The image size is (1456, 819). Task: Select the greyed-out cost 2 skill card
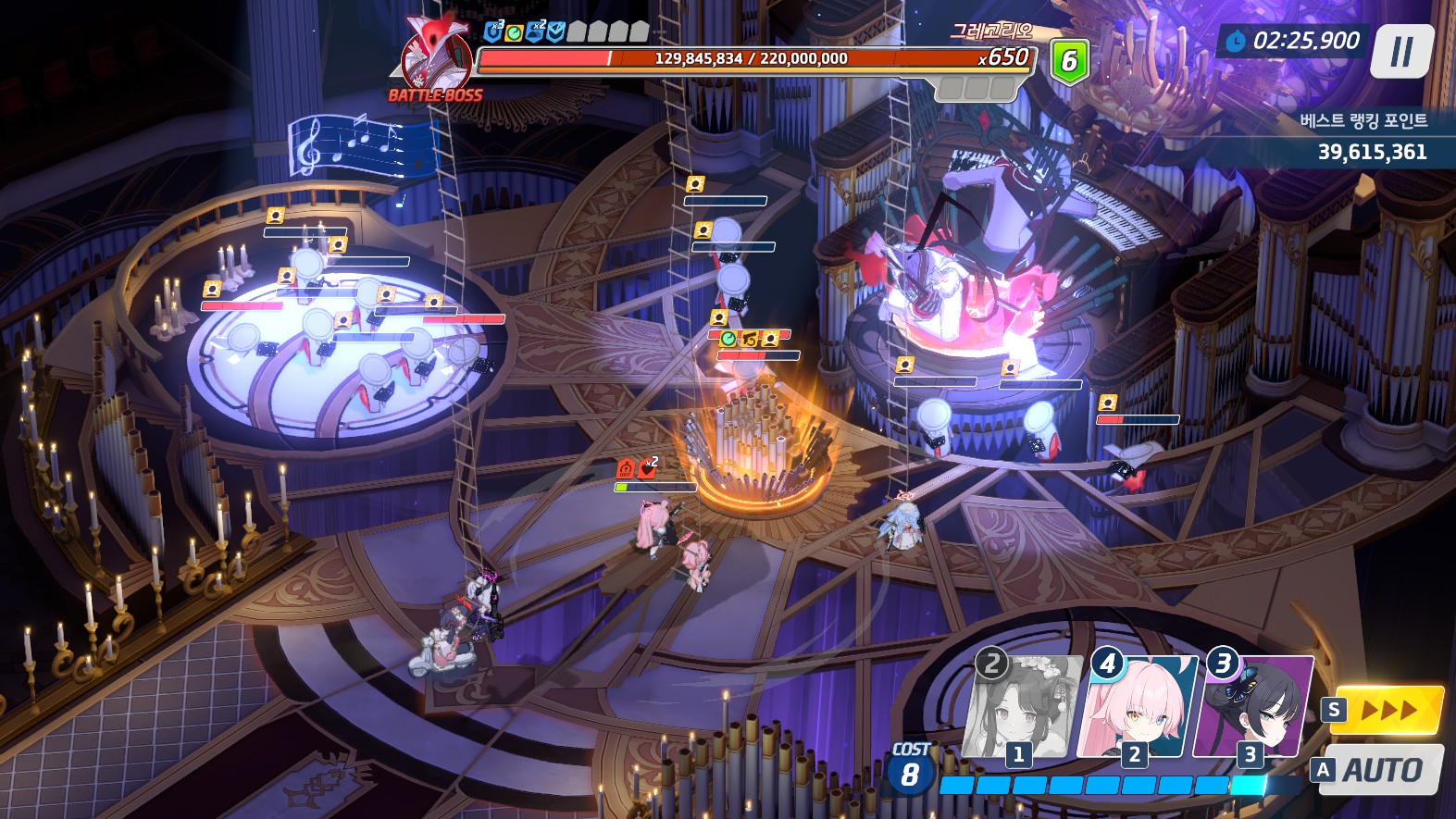[x=1021, y=708]
